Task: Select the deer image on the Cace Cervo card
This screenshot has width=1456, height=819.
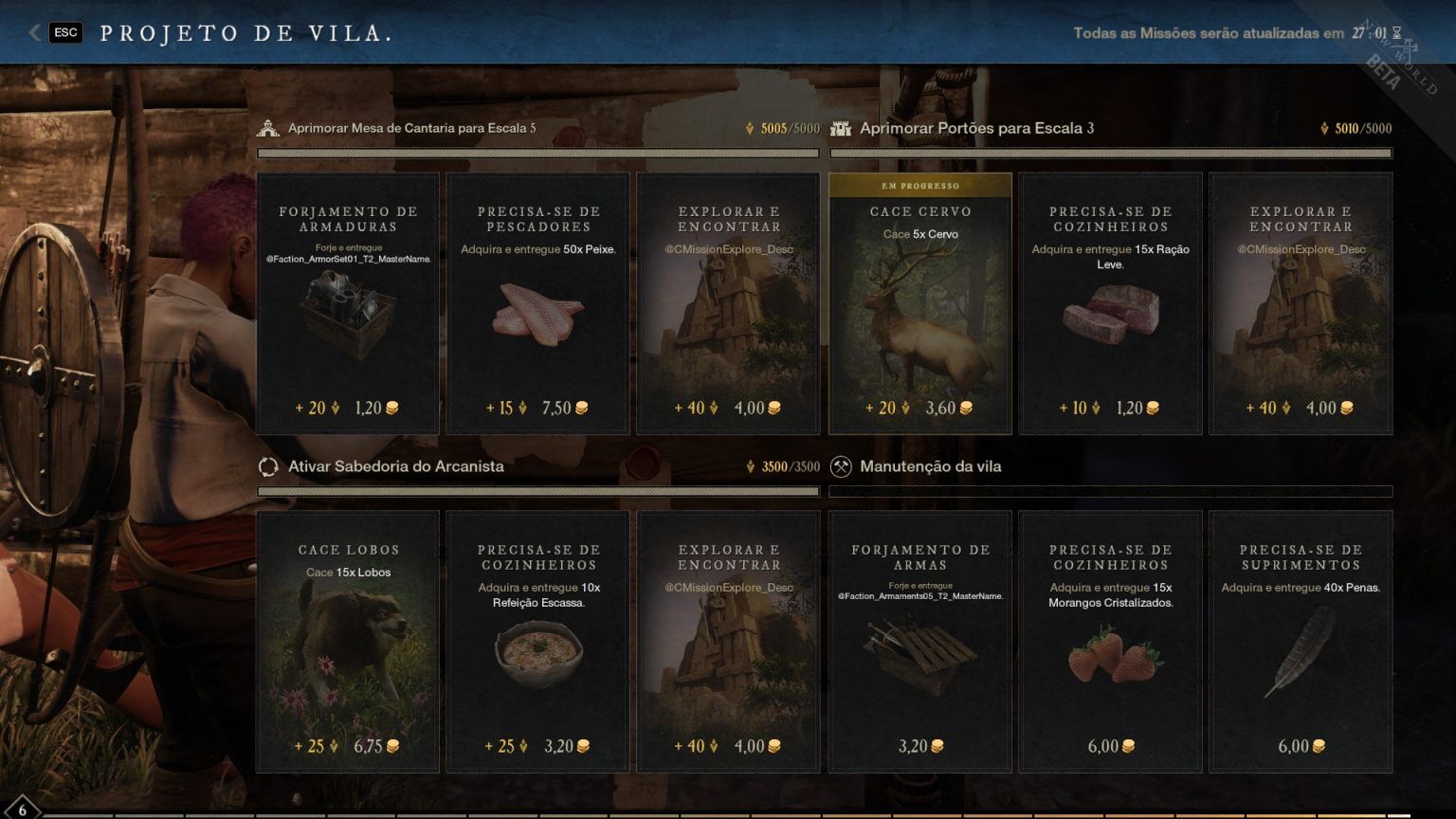Action: click(x=919, y=313)
